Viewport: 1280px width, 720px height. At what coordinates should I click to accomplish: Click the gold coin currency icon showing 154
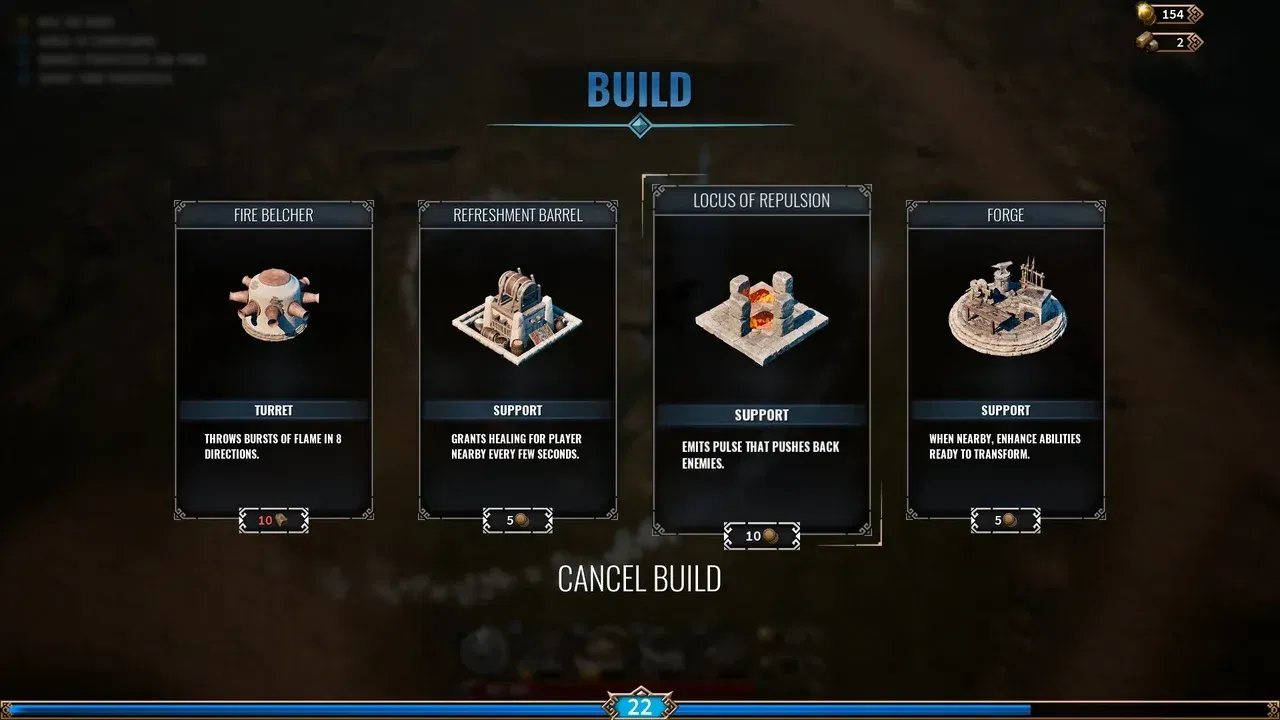tap(1146, 14)
